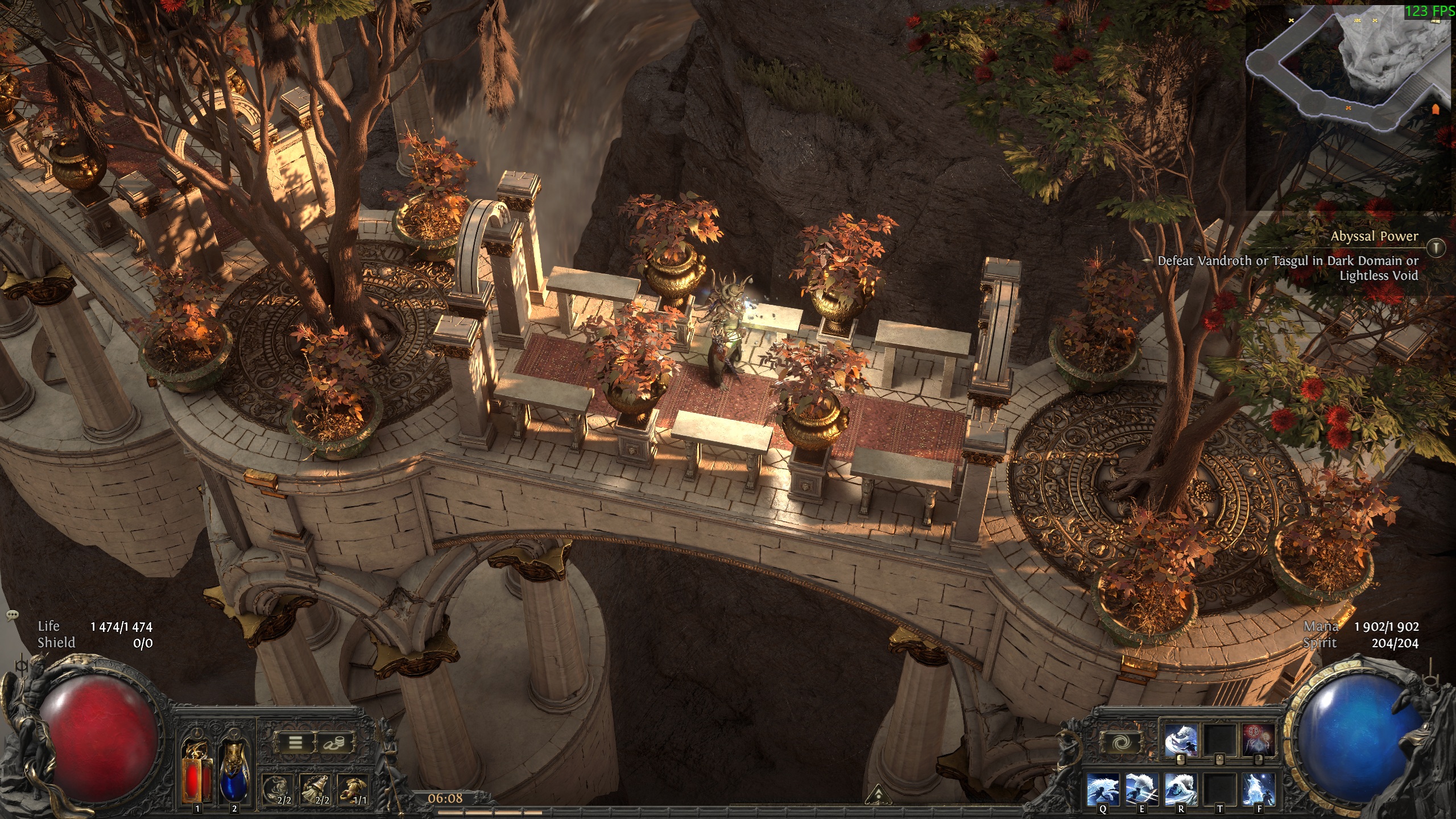Viewport: 1456px width, 819px height.
Task: Activate the wolf pounce skill on R
Action: pos(1180,789)
